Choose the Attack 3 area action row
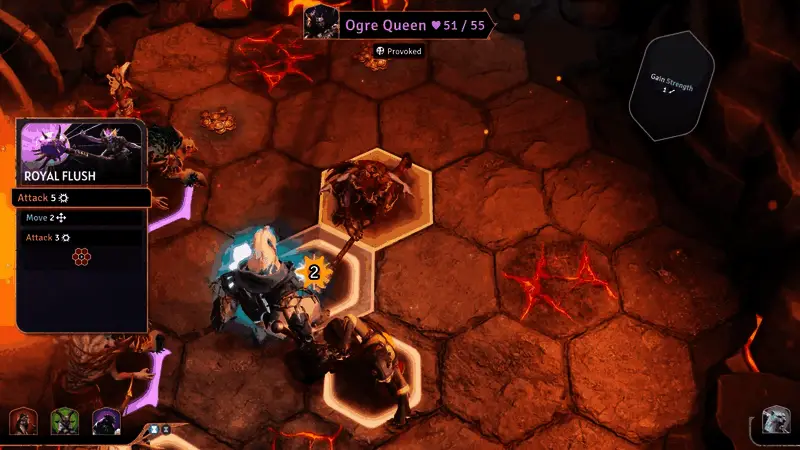 point(82,238)
